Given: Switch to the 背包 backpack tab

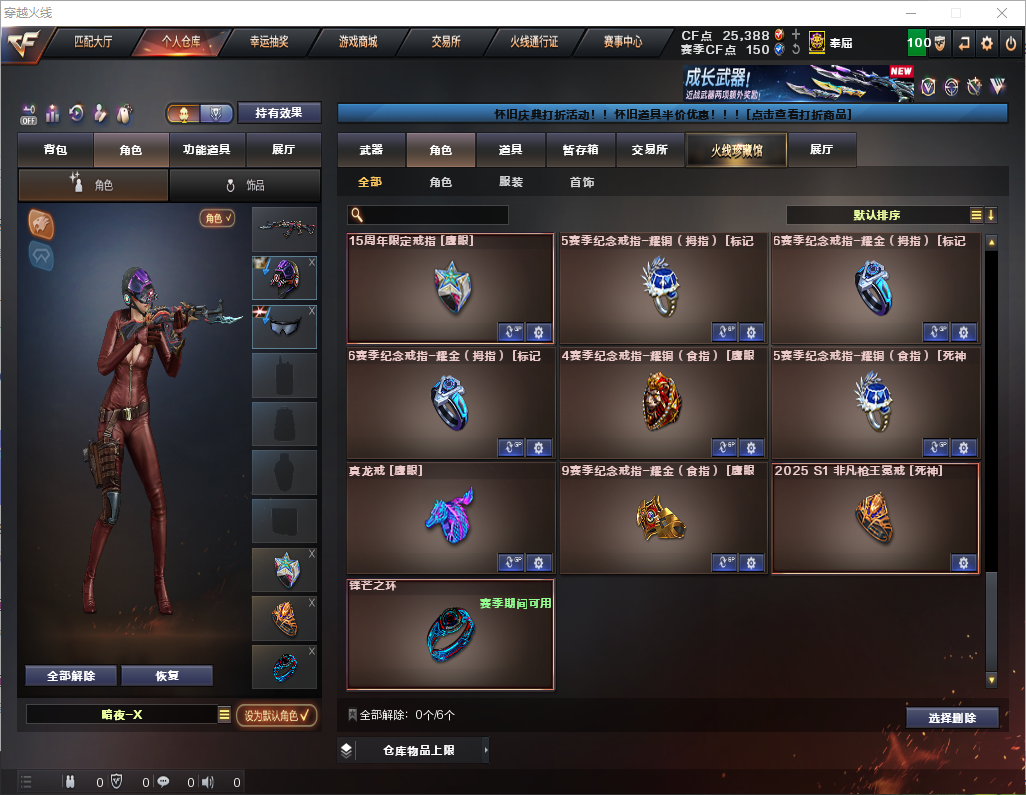Looking at the screenshot, I should pos(55,150).
